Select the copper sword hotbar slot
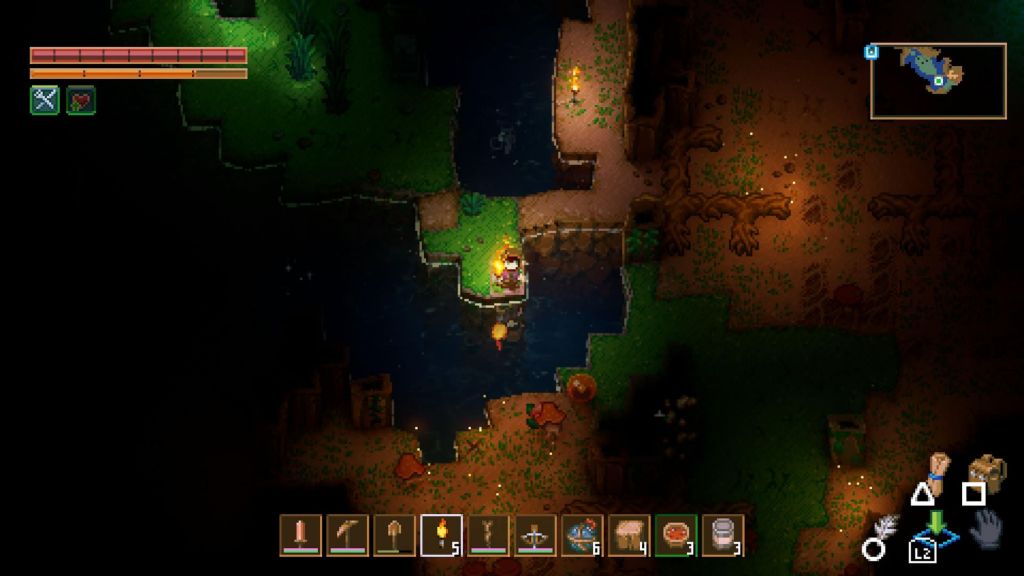This screenshot has height=576, width=1024. point(300,535)
